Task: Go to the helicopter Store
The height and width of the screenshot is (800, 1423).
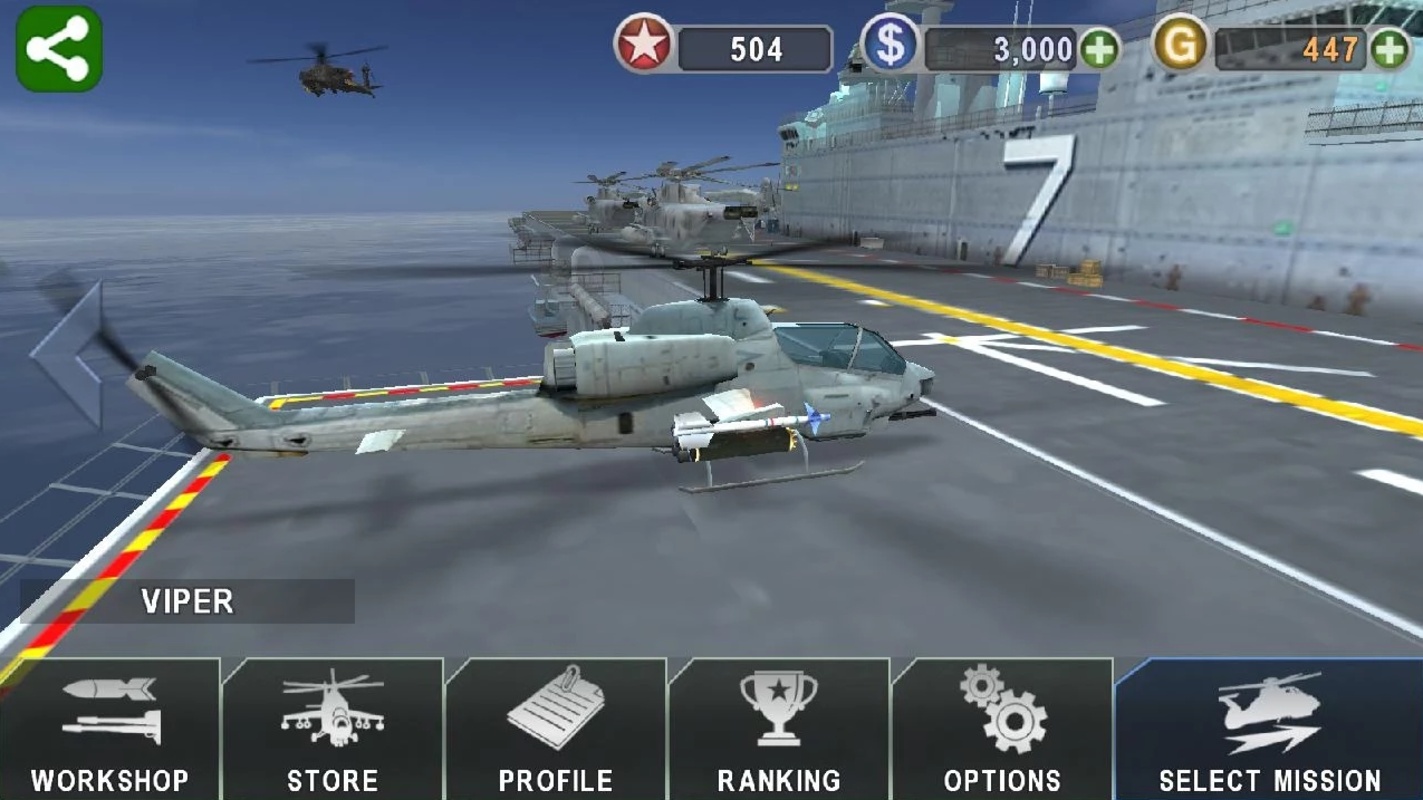Action: coord(332,730)
